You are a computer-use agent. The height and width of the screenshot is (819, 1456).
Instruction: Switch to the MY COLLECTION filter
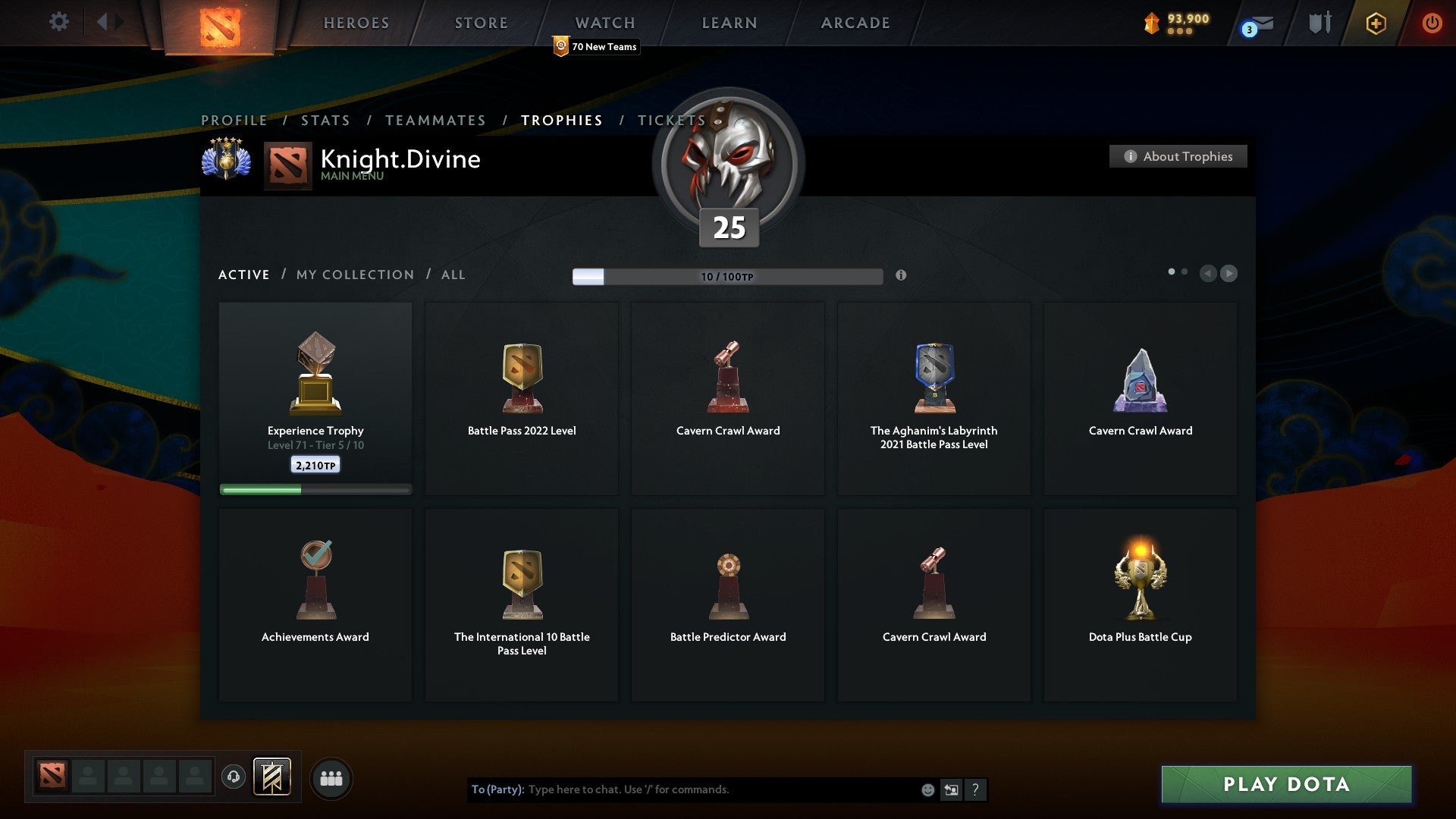point(354,275)
